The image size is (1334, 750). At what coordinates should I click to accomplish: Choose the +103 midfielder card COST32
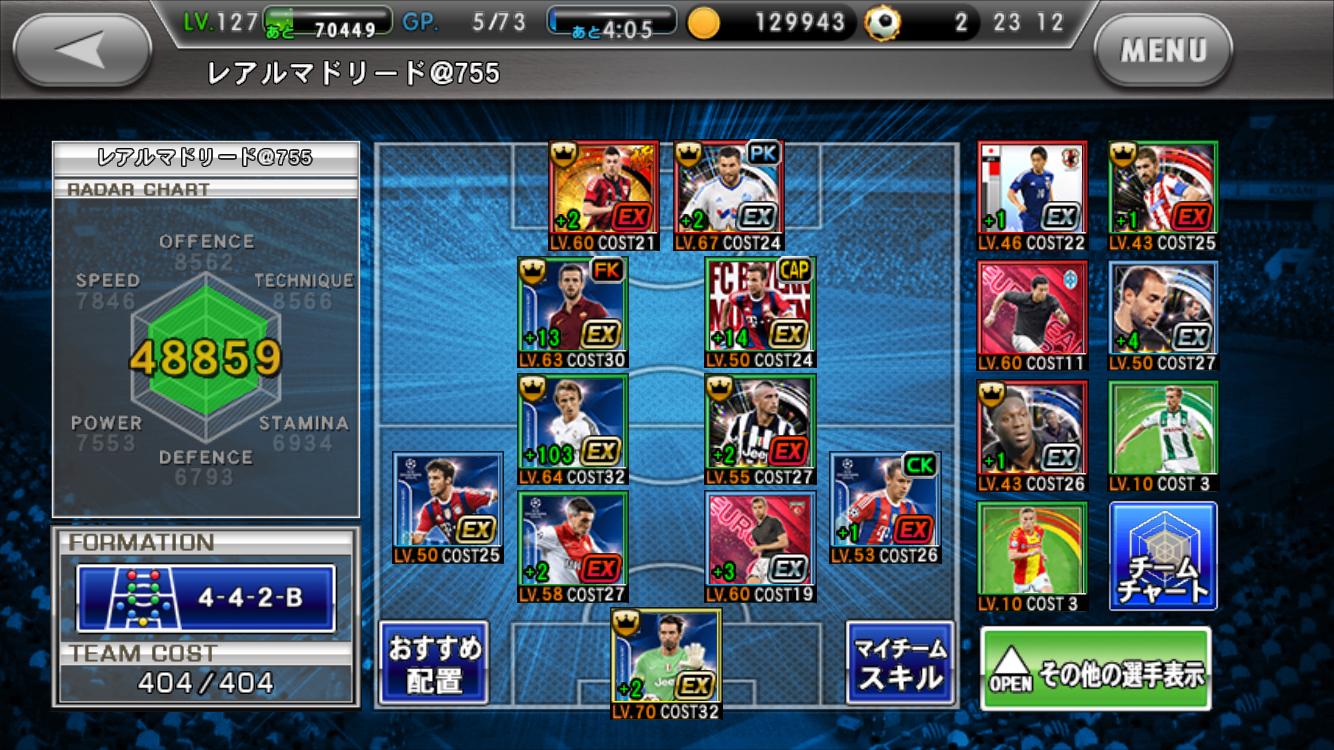point(572,428)
